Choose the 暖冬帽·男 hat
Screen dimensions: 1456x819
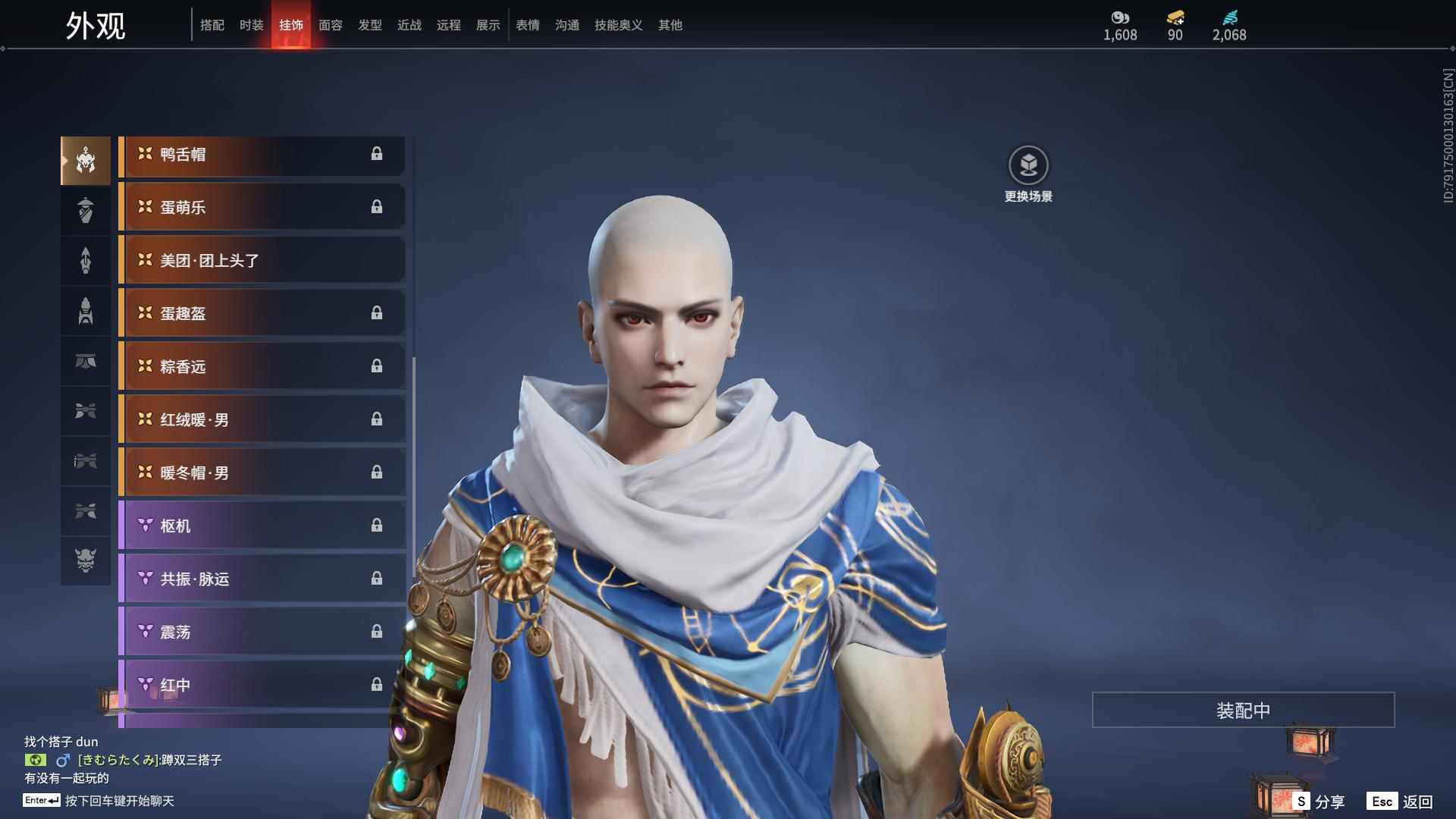[x=262, y=473]
